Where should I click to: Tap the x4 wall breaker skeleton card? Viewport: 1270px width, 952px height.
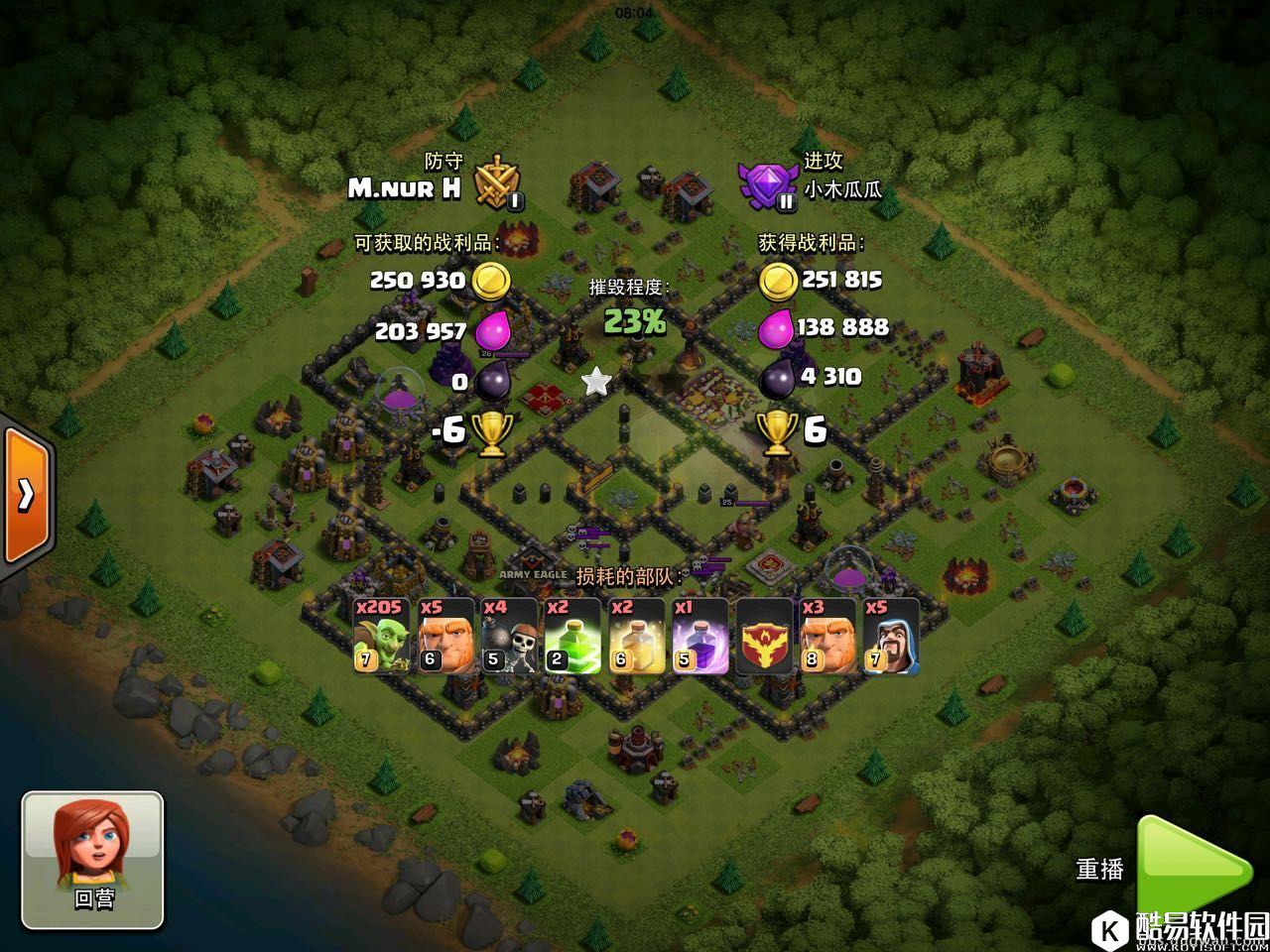click(508, 636)
